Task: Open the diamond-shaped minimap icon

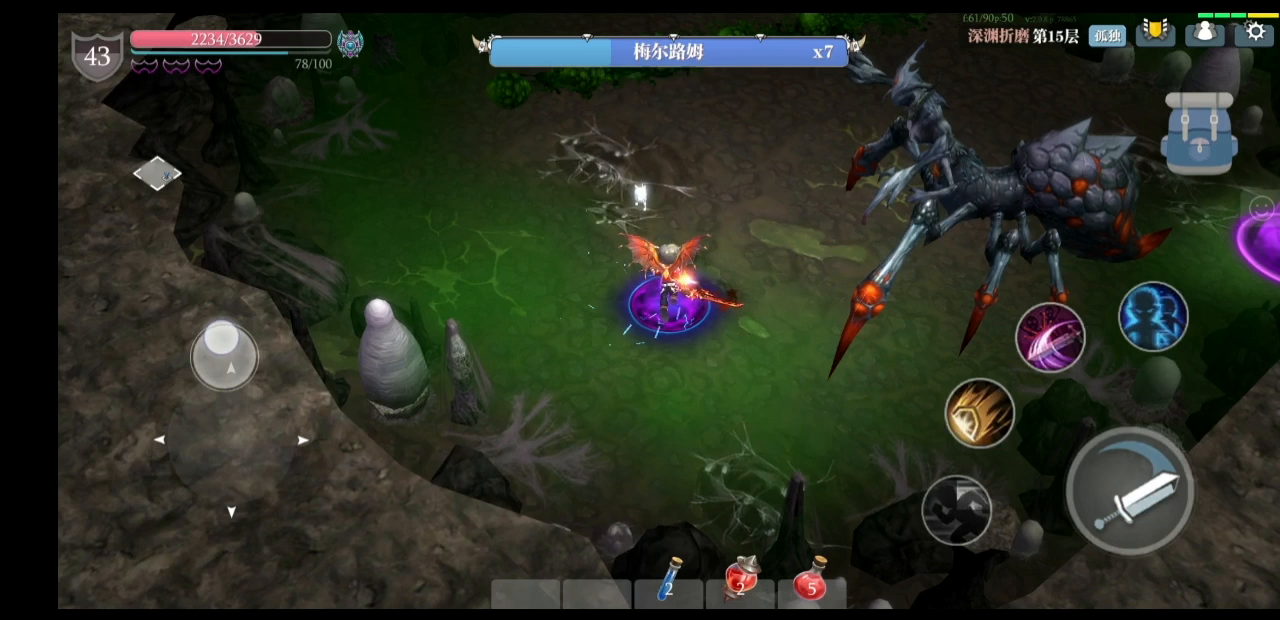Action: pyautogui.click(x=157, y=173)
